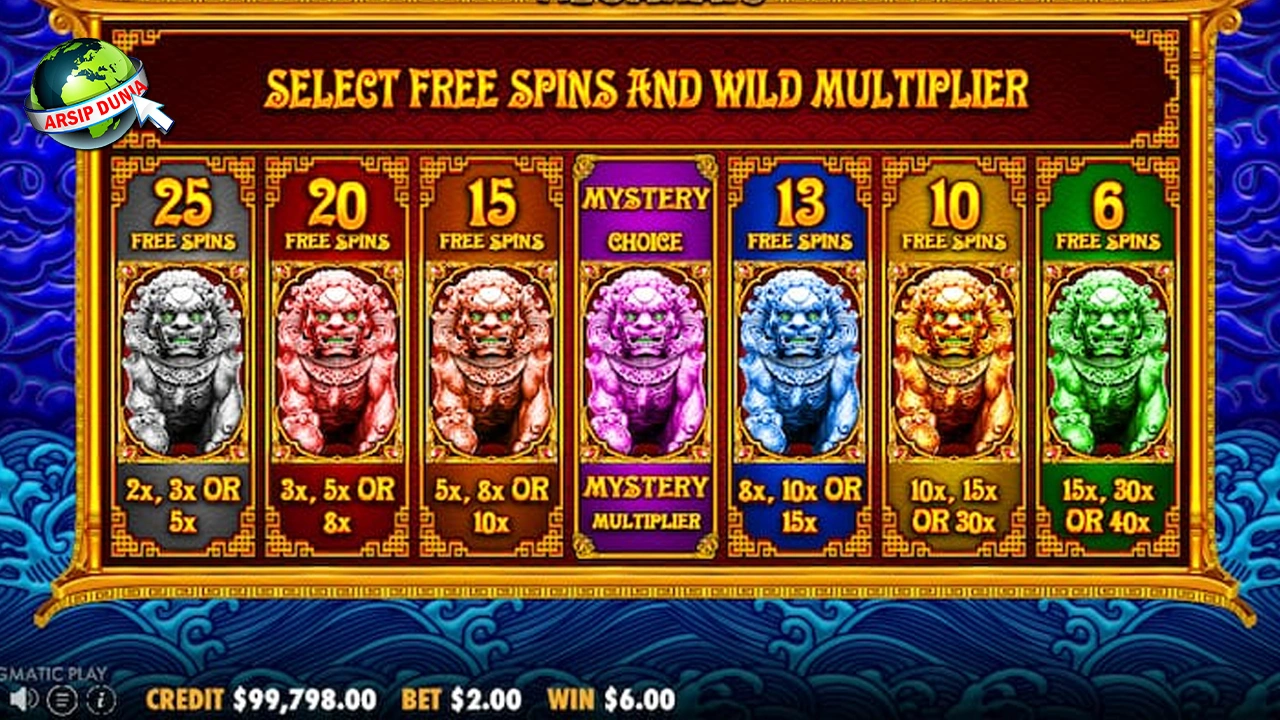Select the 13 free spins blue lion
This screenshot has width=1280, height=720.
[x=799, y=357]
